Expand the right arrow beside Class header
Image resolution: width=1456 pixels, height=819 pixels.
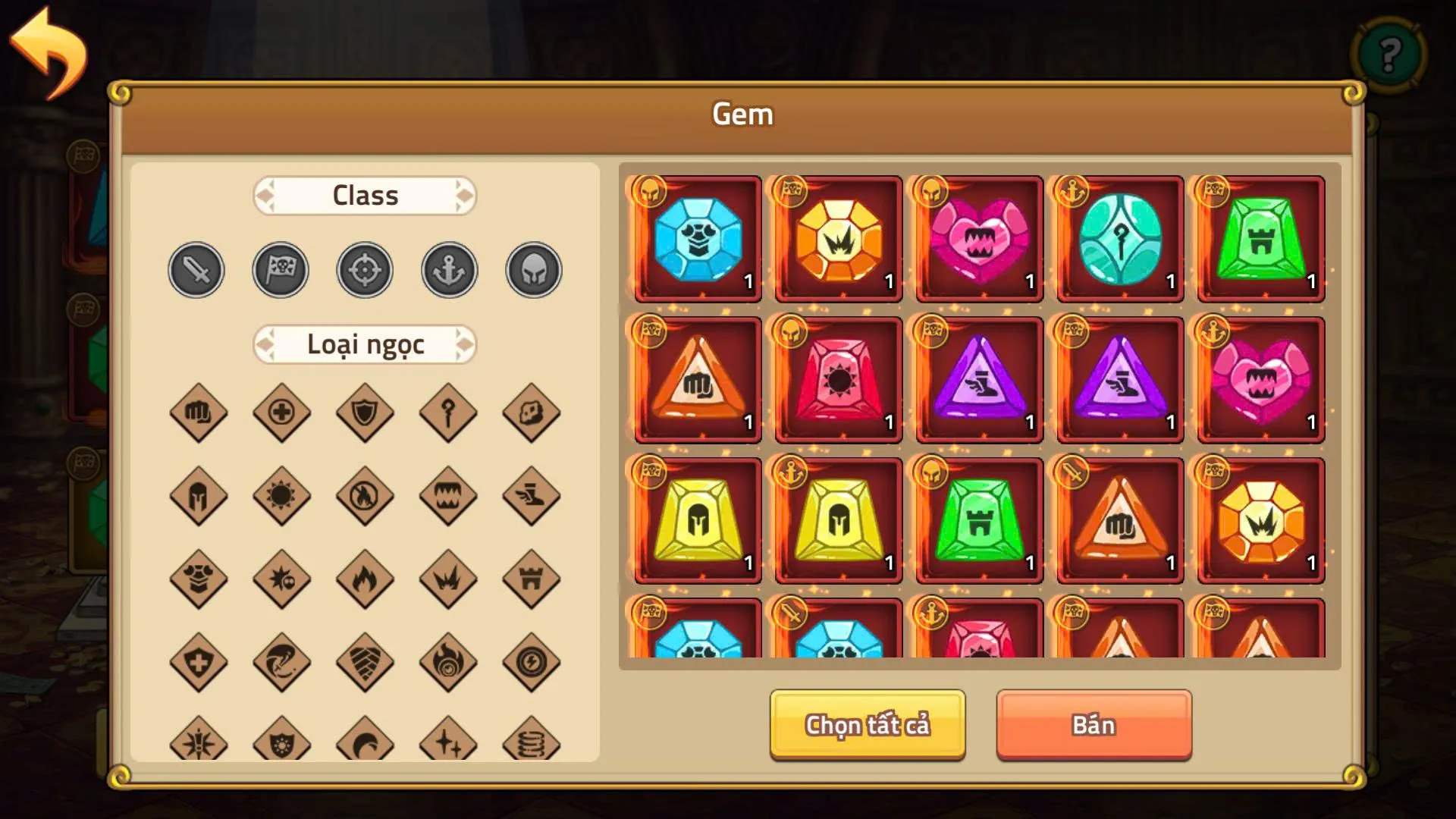pos(466,196)
